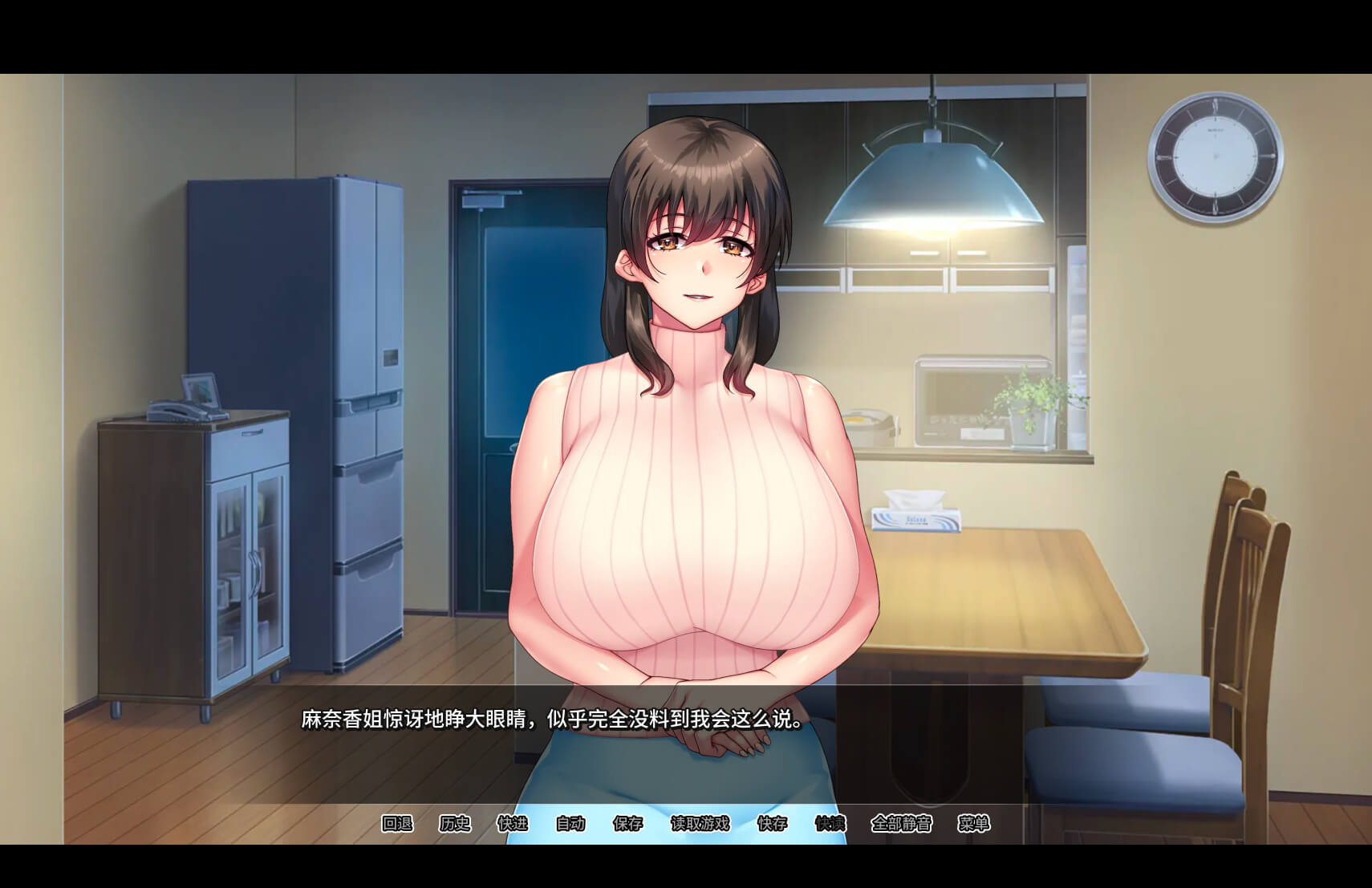Open the 菜单 game menu
Screen dimensions: 1372x888
974,824
